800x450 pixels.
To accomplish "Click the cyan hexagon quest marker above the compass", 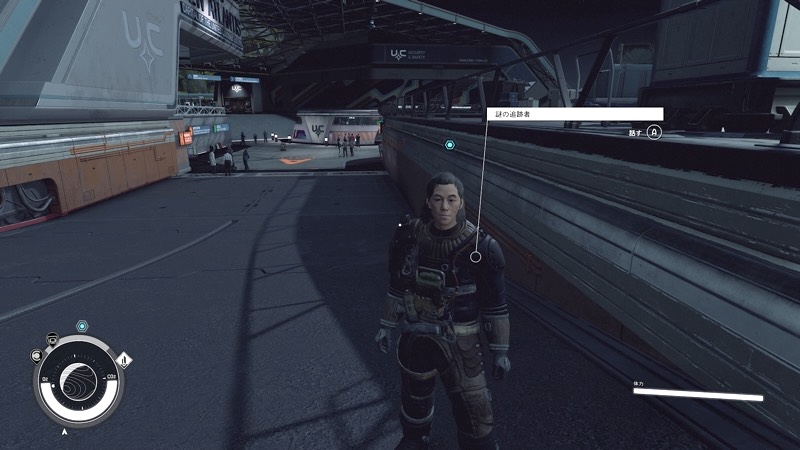I will pos(82,327).
